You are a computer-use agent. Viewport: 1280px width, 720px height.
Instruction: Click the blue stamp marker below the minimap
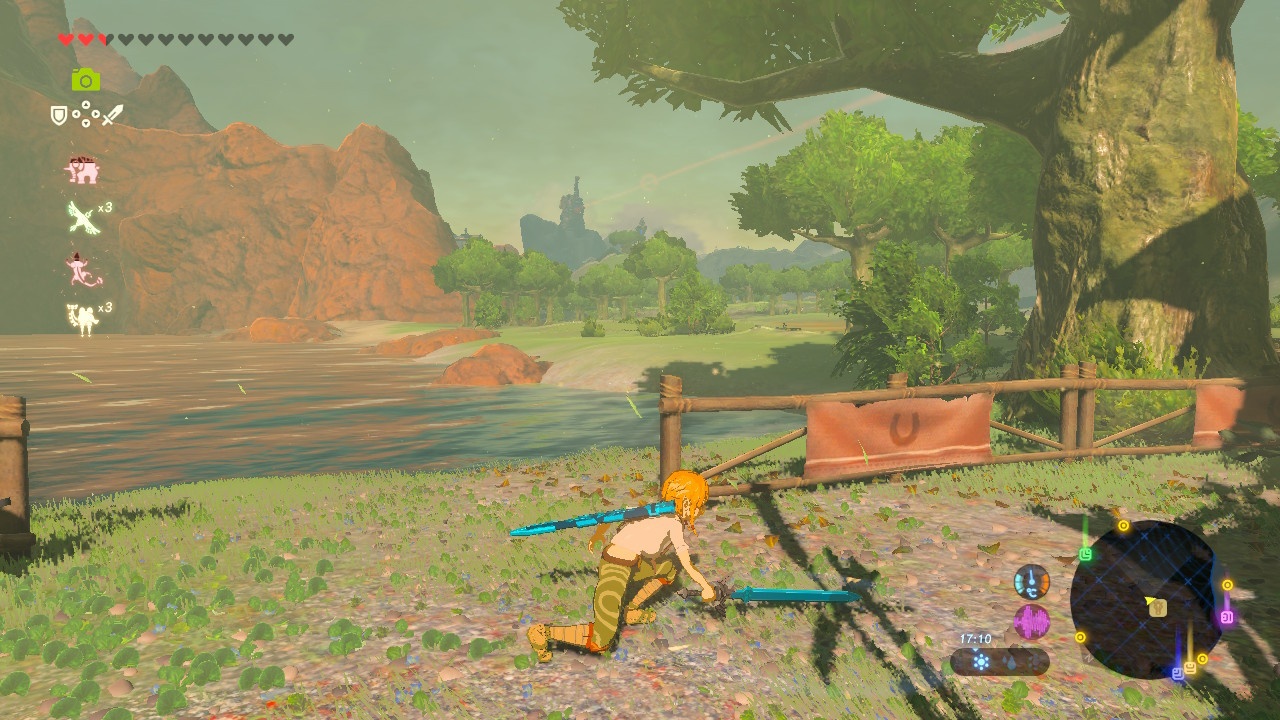[x=1178, y=674]
